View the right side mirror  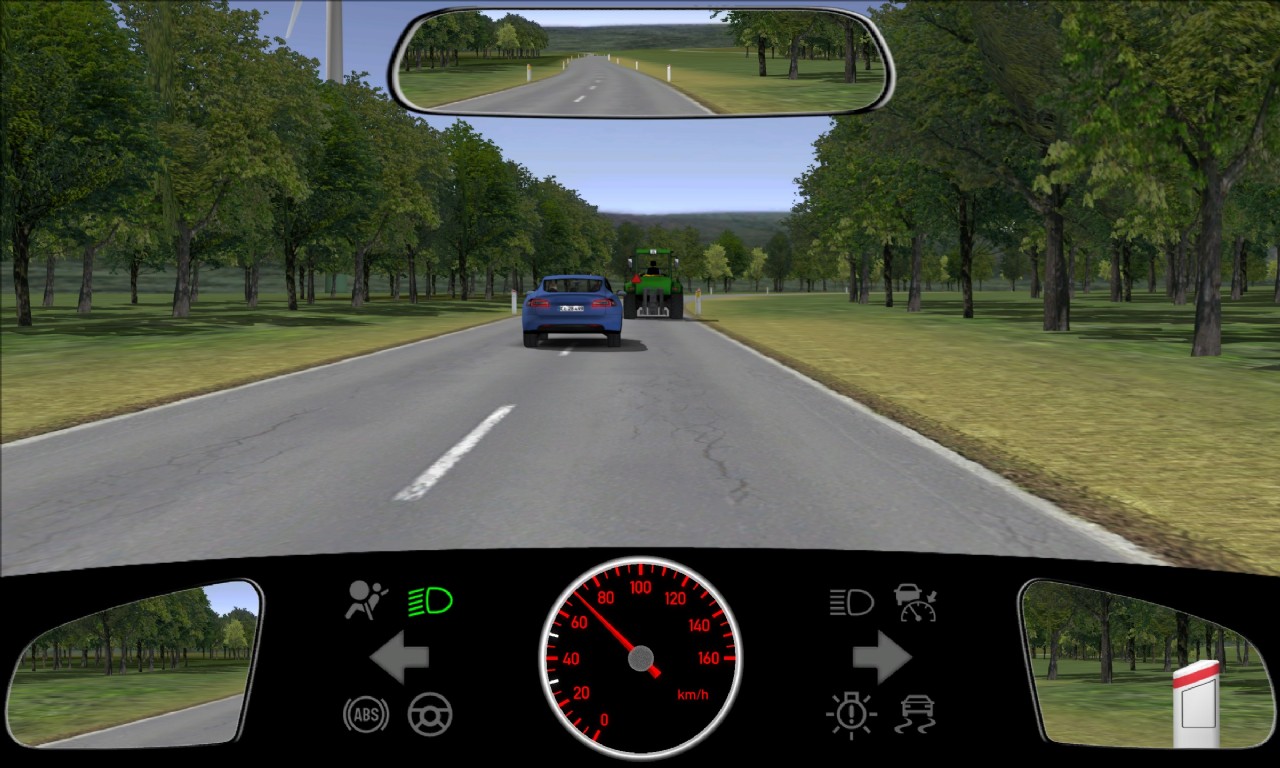[1146, 663]
